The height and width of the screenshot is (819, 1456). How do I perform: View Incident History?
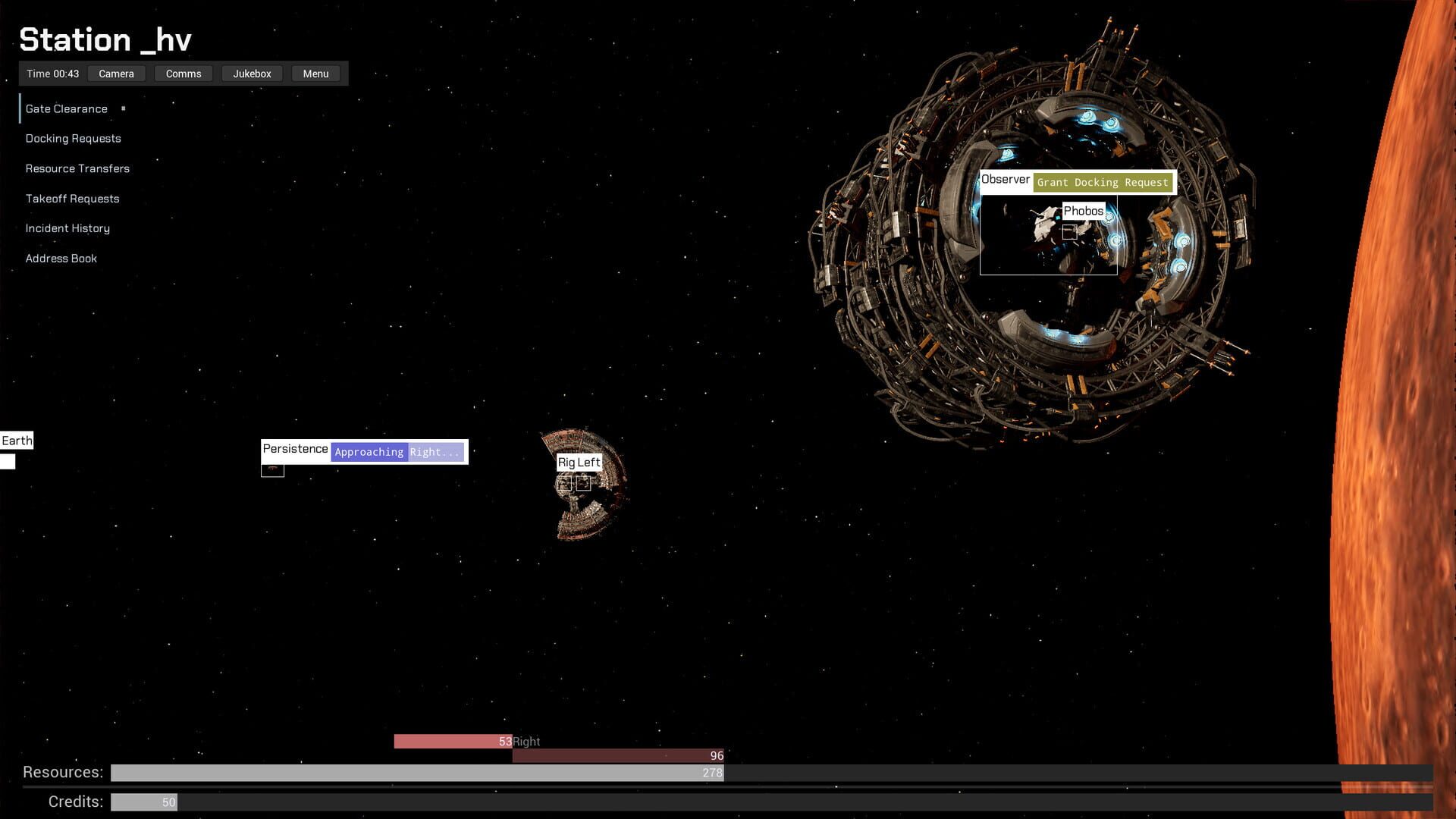click(67, 228)
